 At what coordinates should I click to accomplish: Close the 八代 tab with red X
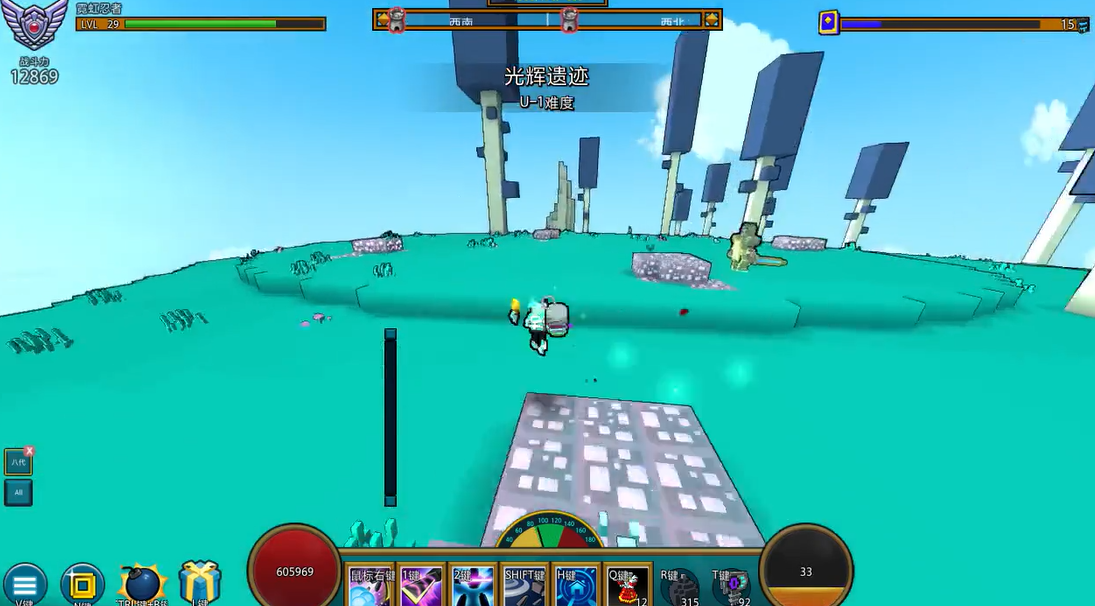click(x=30, y=451)
